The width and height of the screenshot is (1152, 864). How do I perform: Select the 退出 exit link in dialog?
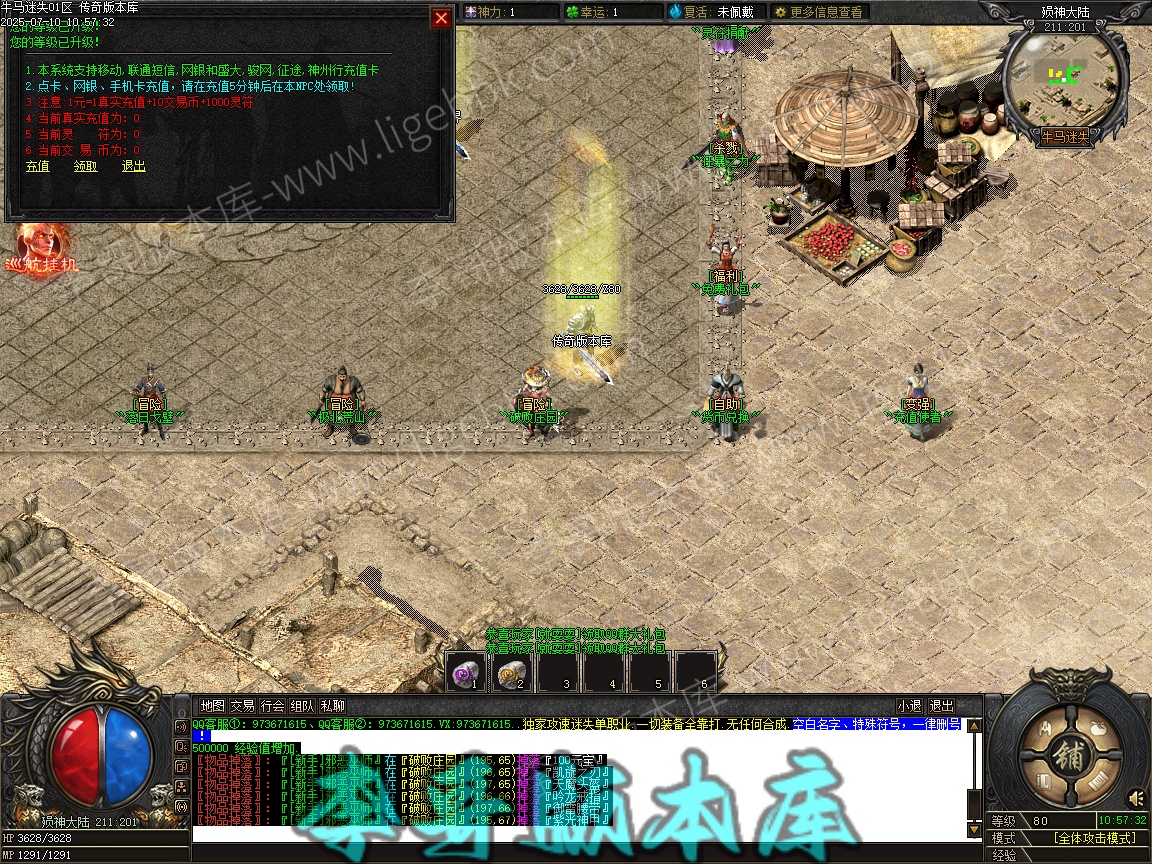coord(134,166)
